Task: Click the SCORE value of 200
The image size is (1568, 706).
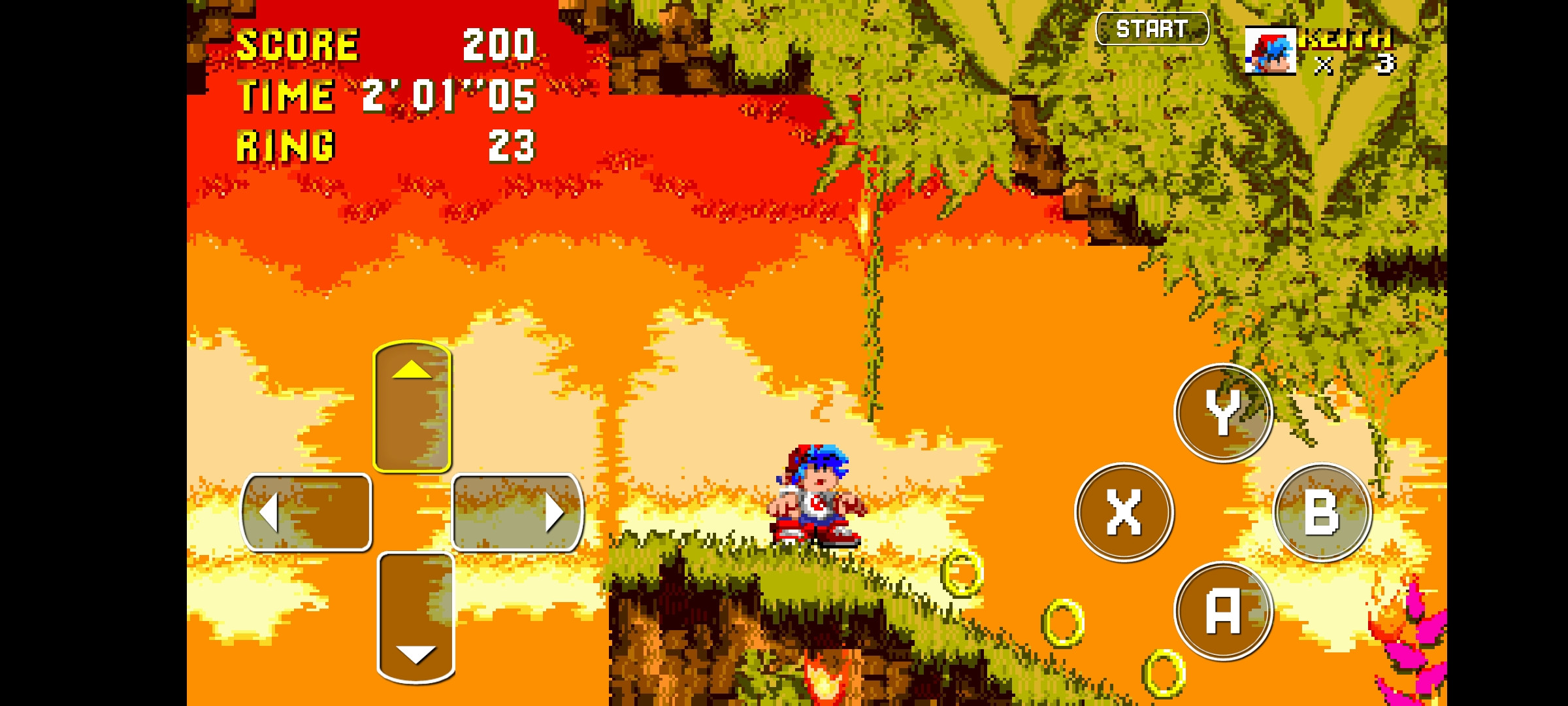Action: click(500, 44)
